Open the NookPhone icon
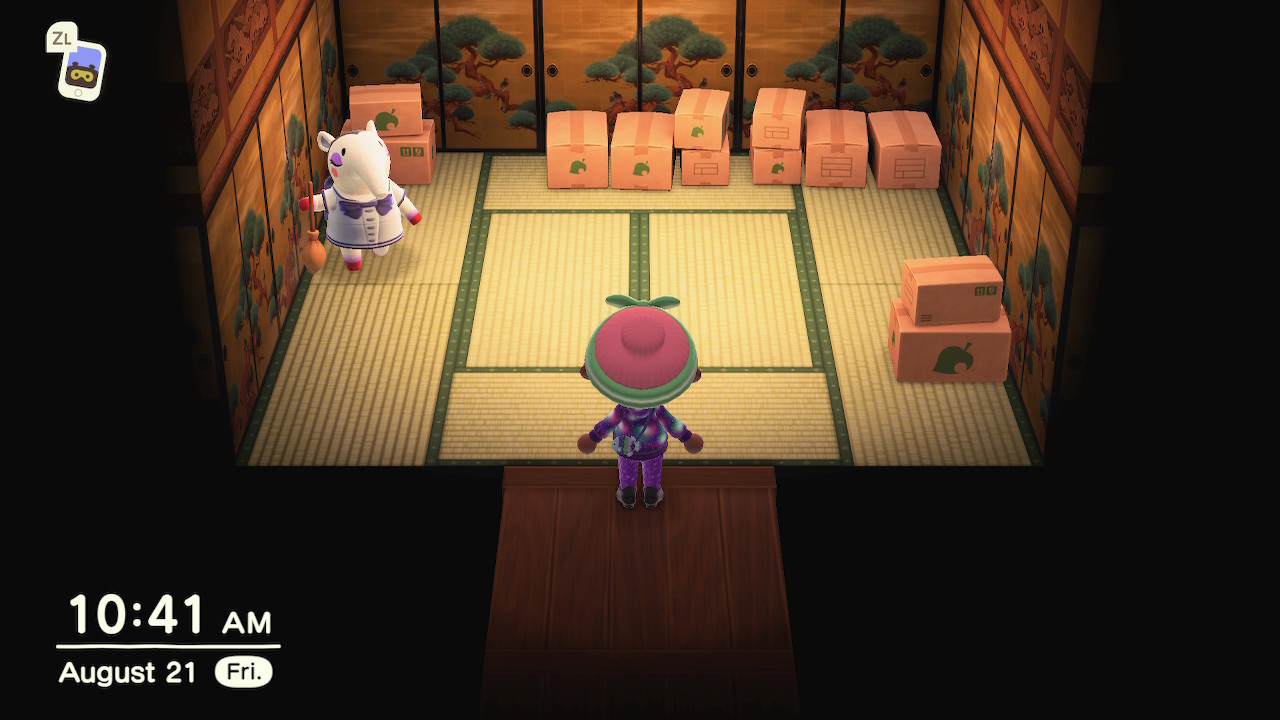The height and width of the screenshot is (720, 1280). (80, 68)
